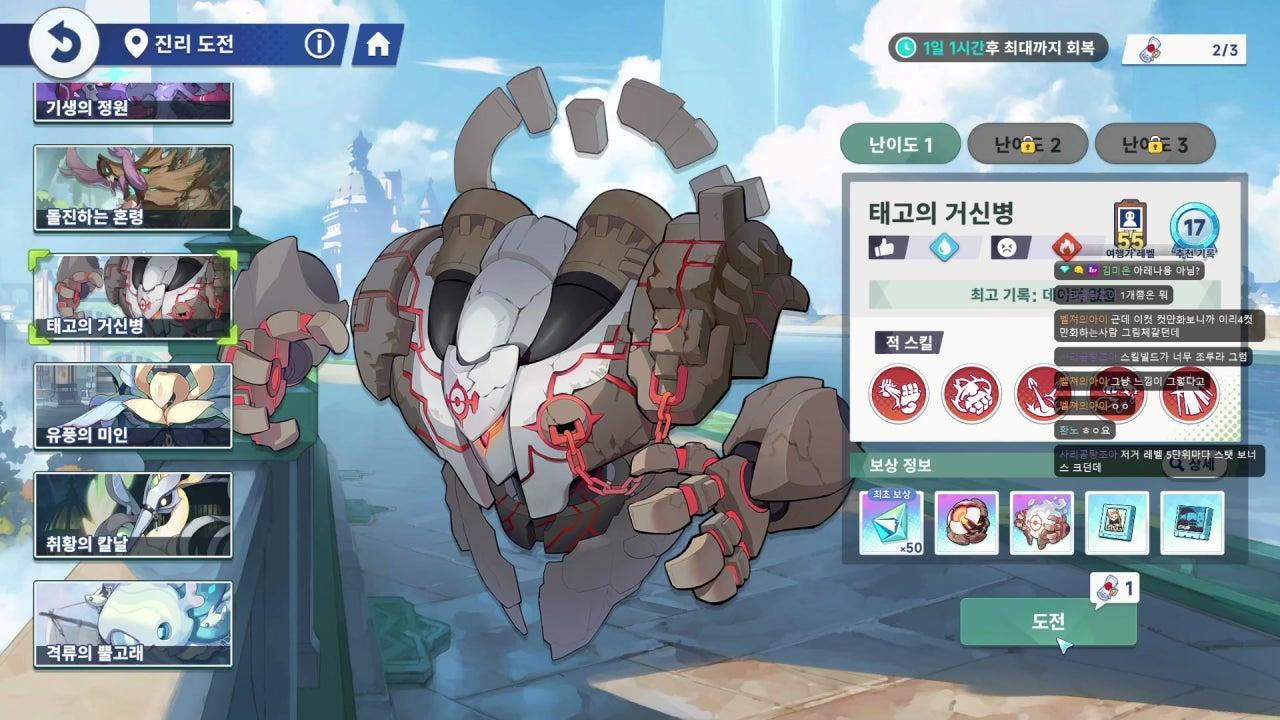The height and width of the screenshot is (720, 1280).
Task: Return to the home screen
Action: click(378, 45)
